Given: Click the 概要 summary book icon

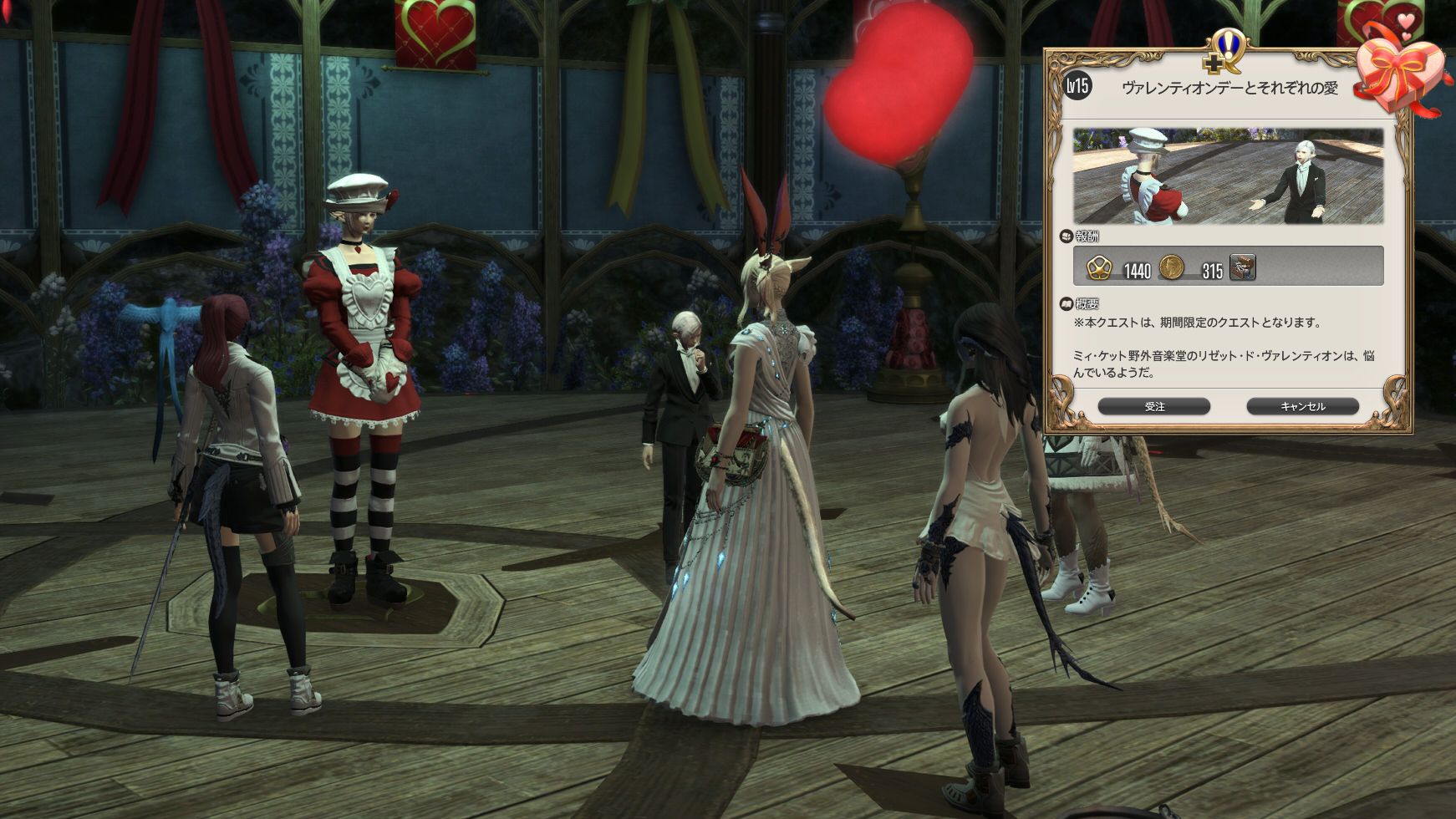Looking at the screenshot, I should (1065, 304).
